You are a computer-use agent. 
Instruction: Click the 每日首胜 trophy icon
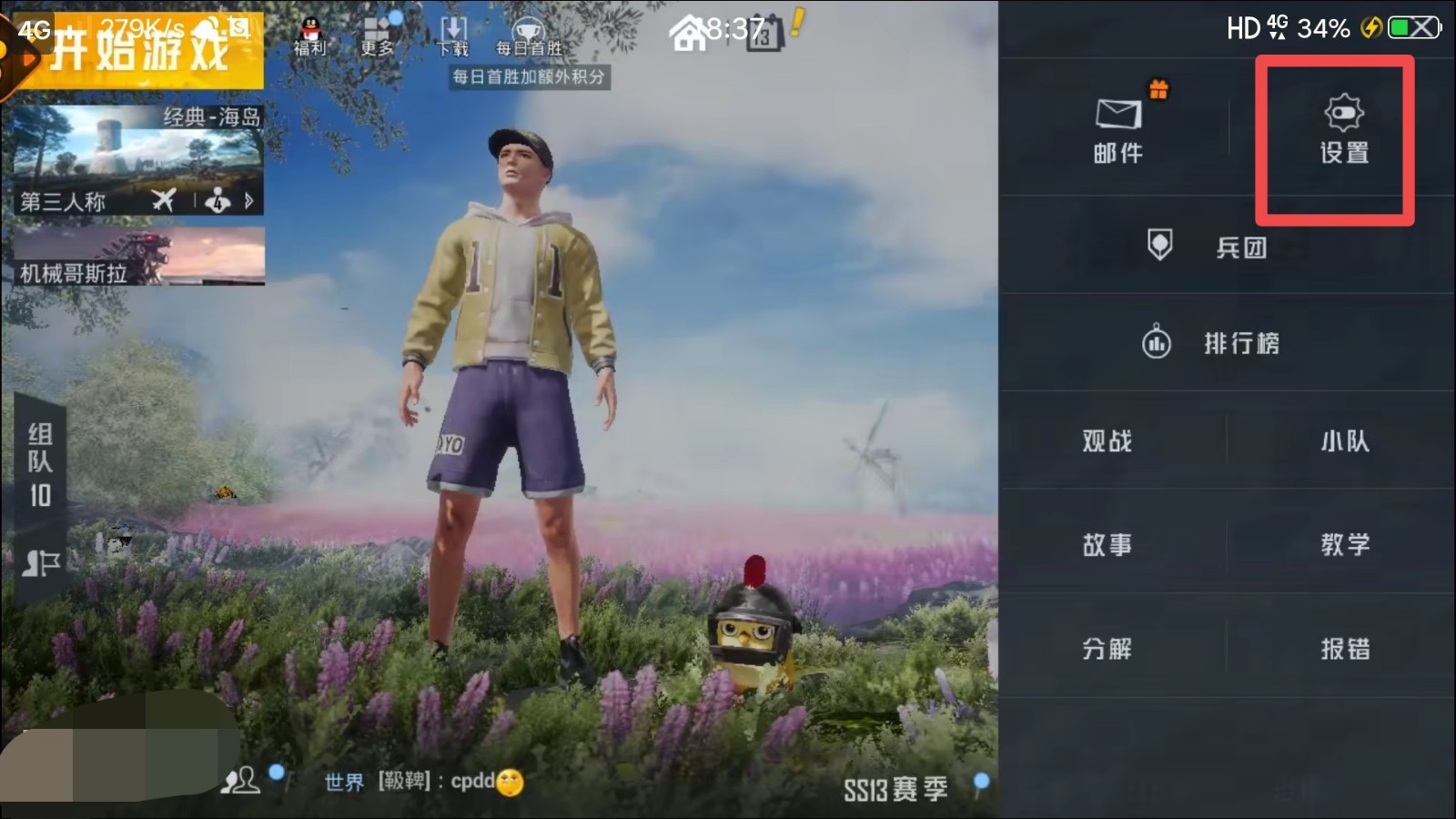pos(526,27)
